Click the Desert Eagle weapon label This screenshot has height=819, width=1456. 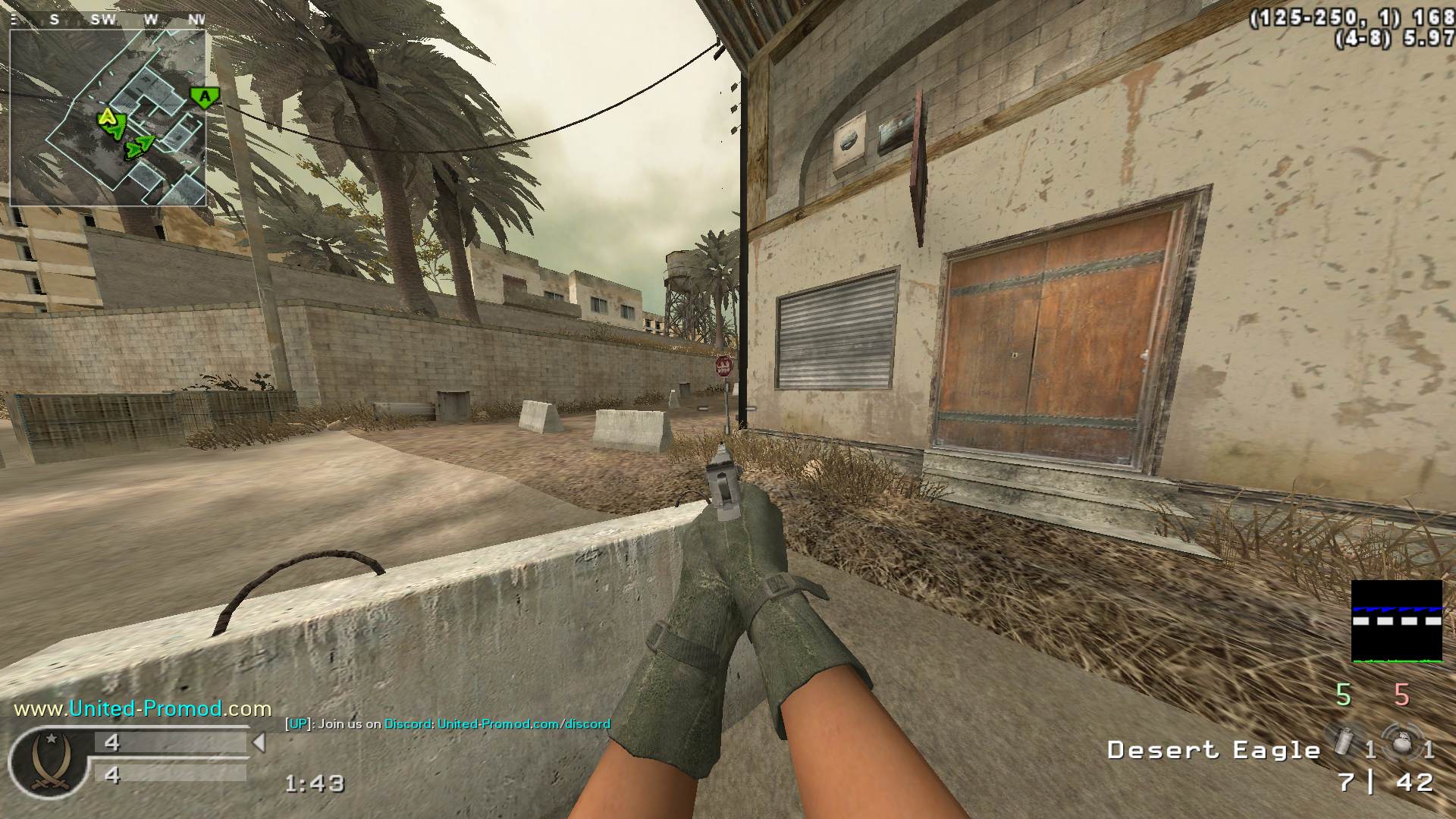point(1213,750)
